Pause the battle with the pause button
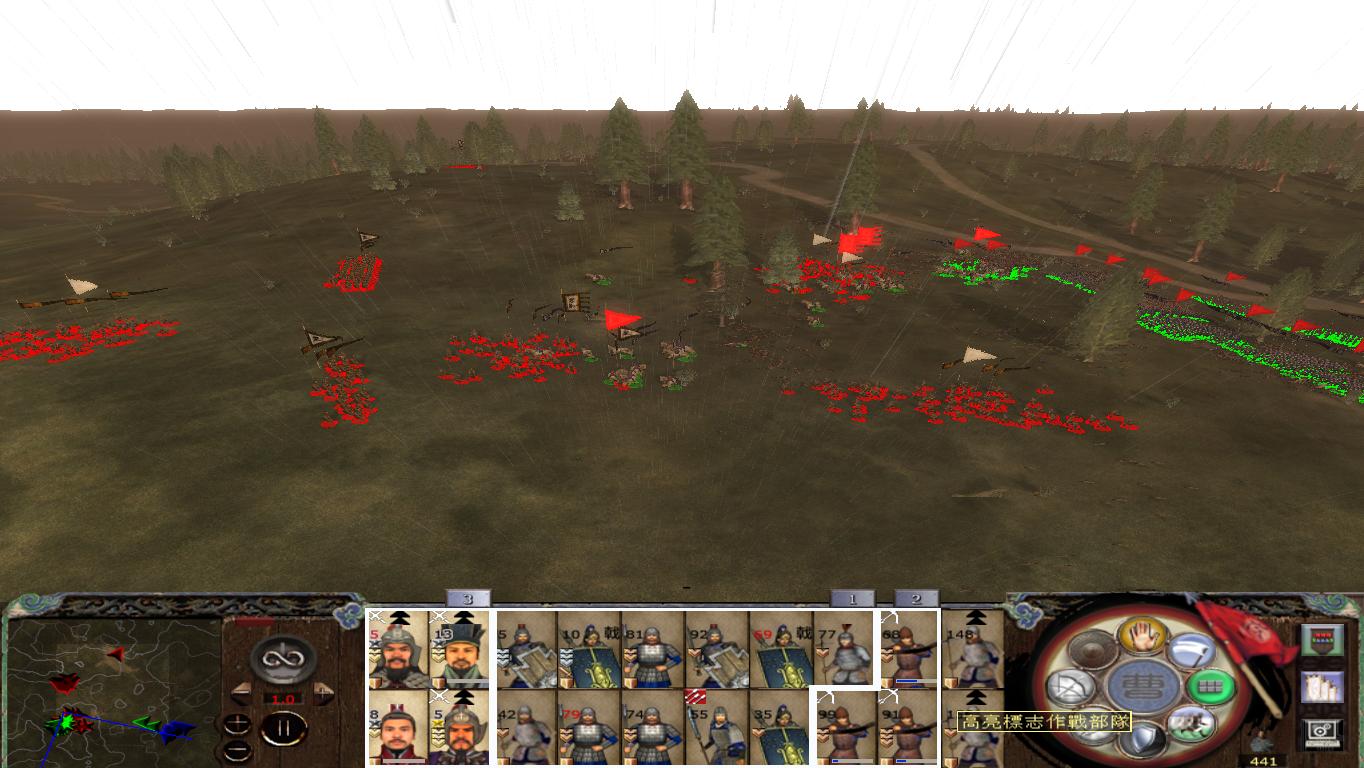 pyautogui.click(x=283, y=729)
